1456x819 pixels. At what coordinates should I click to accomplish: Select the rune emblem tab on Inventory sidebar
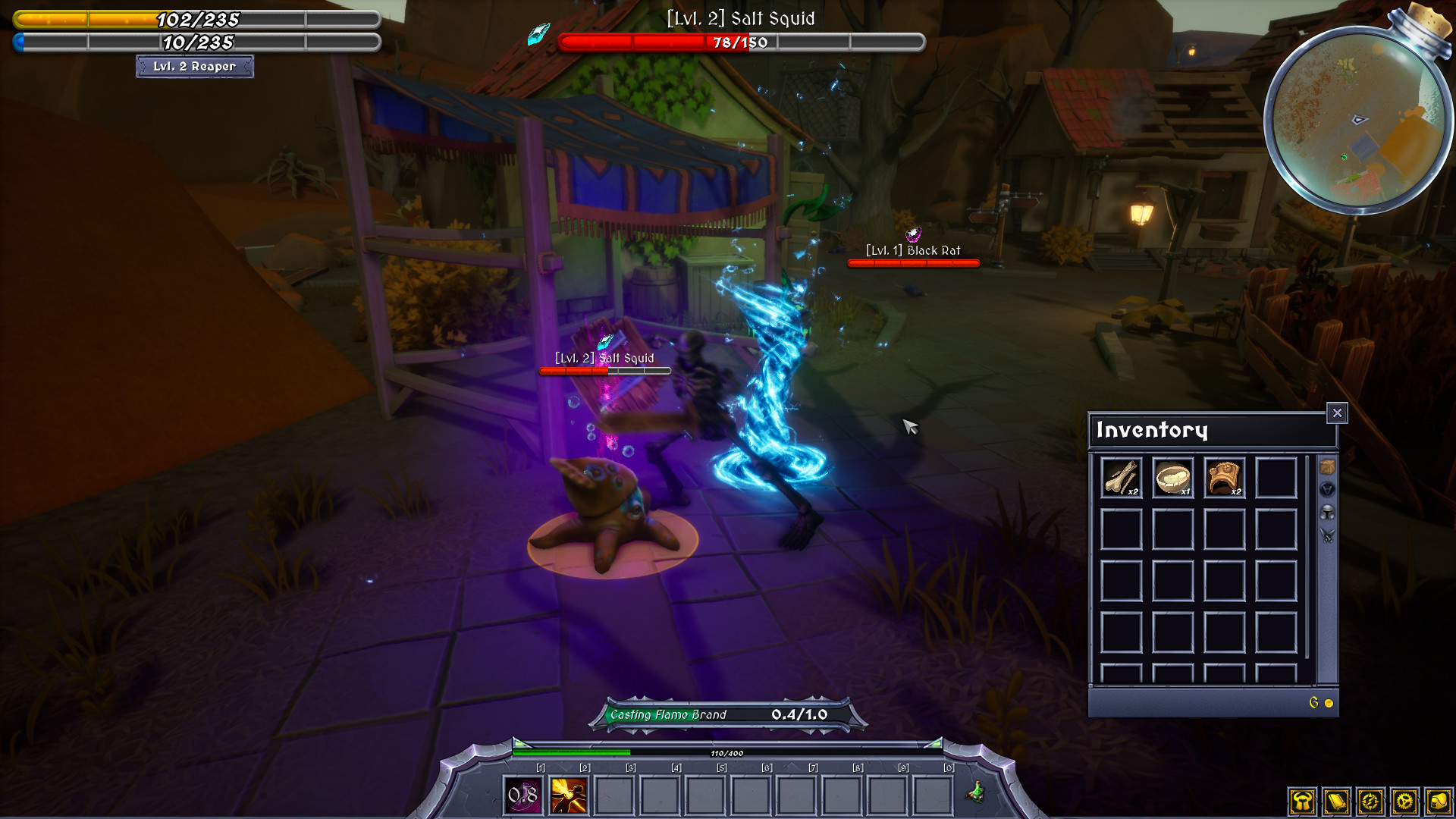(1327, 489)
